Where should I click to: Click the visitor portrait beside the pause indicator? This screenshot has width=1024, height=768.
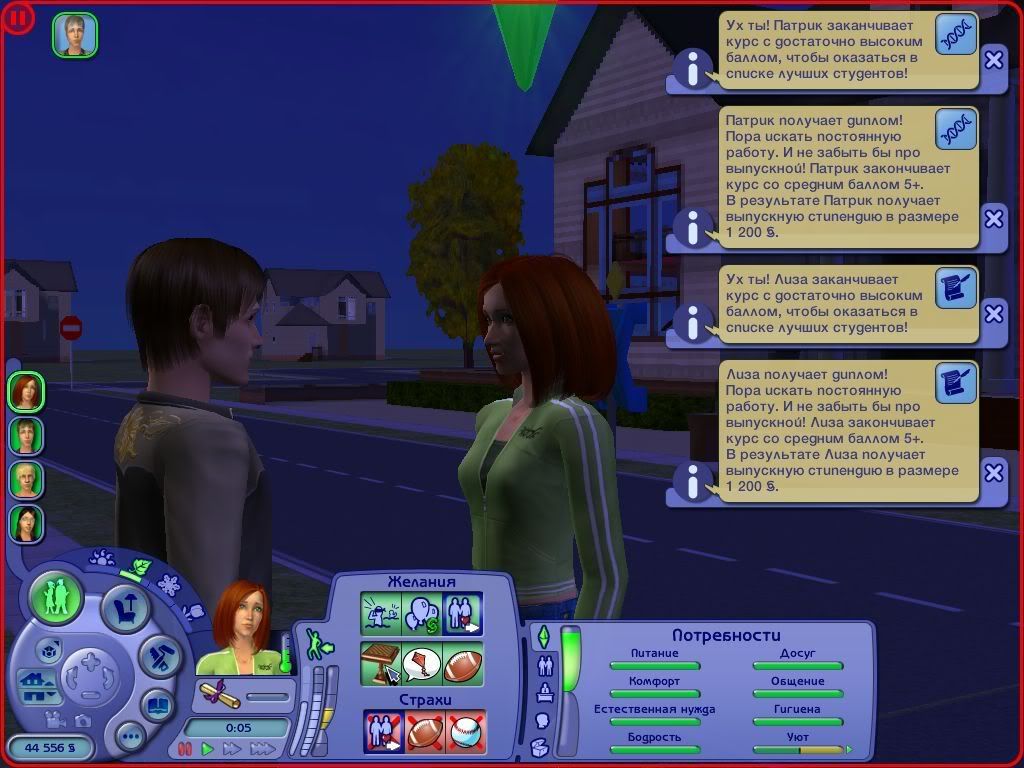point(75,35)
